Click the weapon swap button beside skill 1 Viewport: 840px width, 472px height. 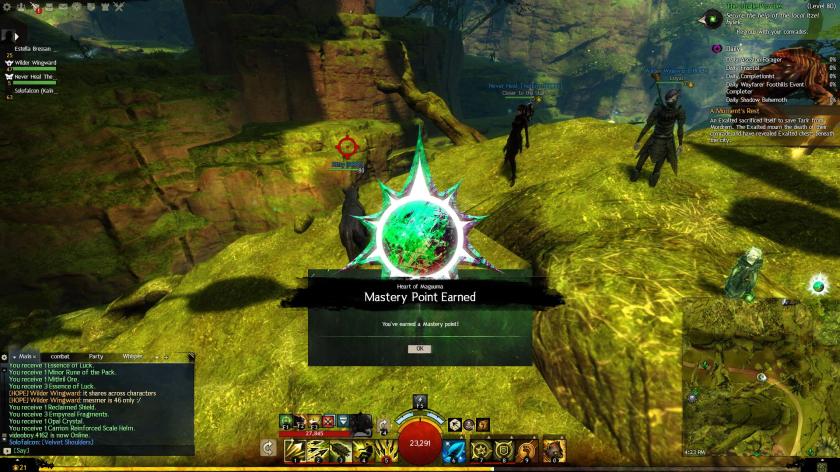tap(268, 449)
